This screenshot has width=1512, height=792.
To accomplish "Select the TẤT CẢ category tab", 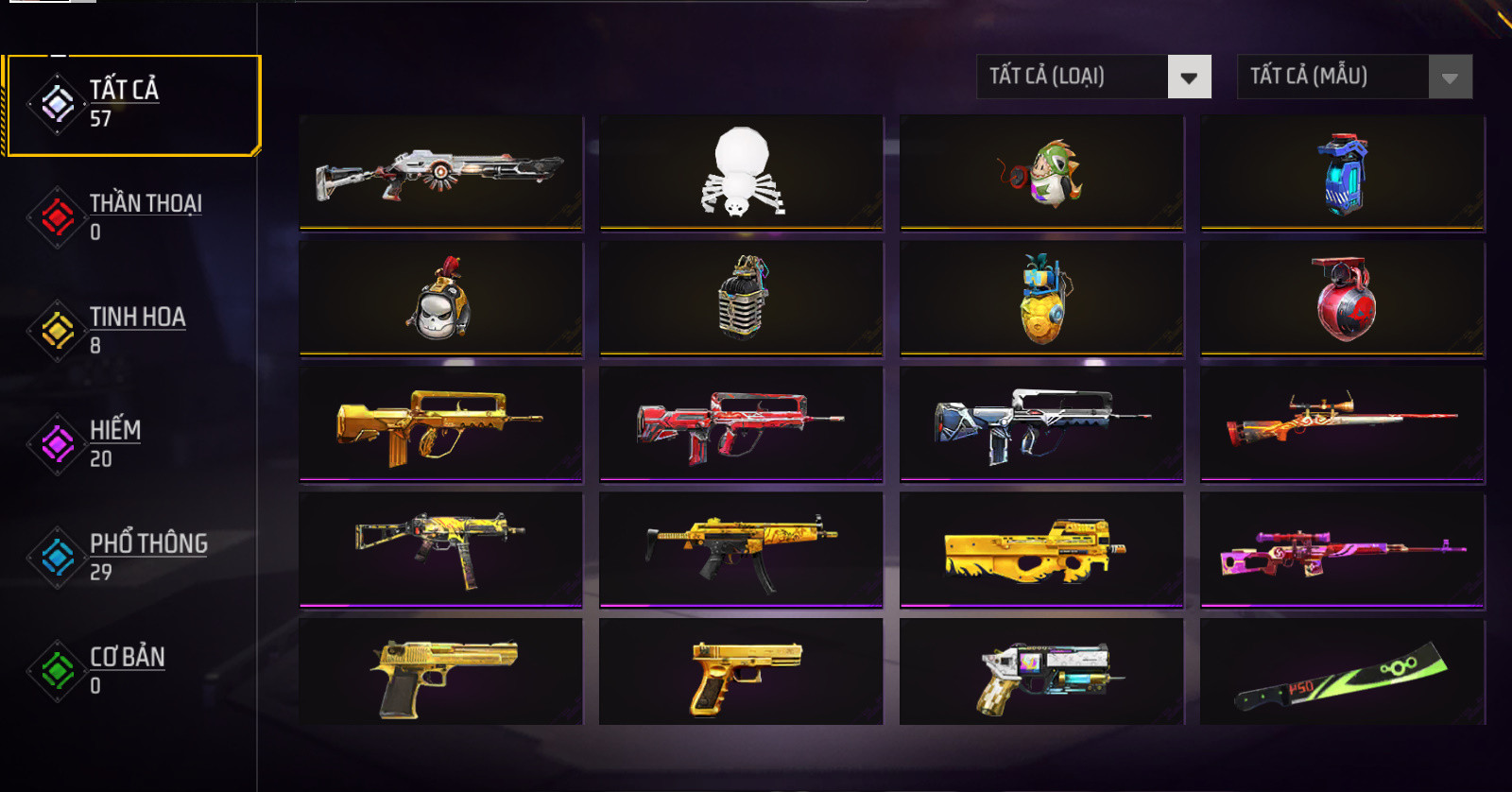I will coord(132,105).
